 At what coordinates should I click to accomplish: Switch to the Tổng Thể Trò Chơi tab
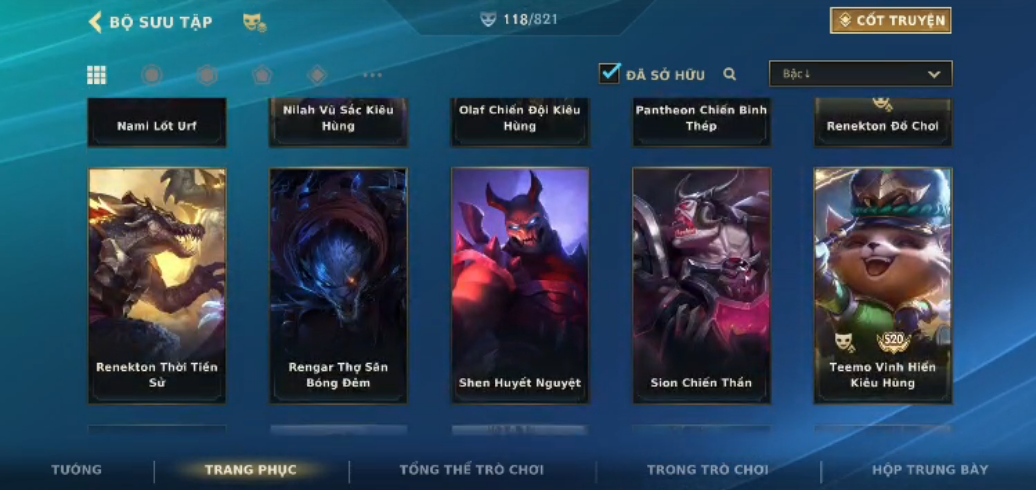[471, 470]
